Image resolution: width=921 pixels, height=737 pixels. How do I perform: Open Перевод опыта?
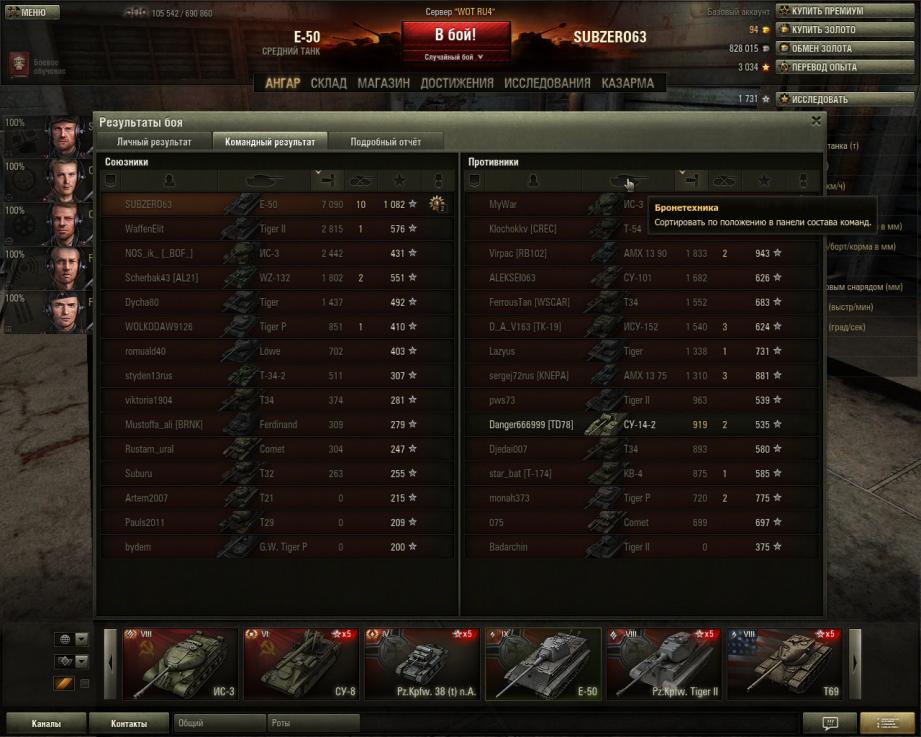(x=830, y=67)
